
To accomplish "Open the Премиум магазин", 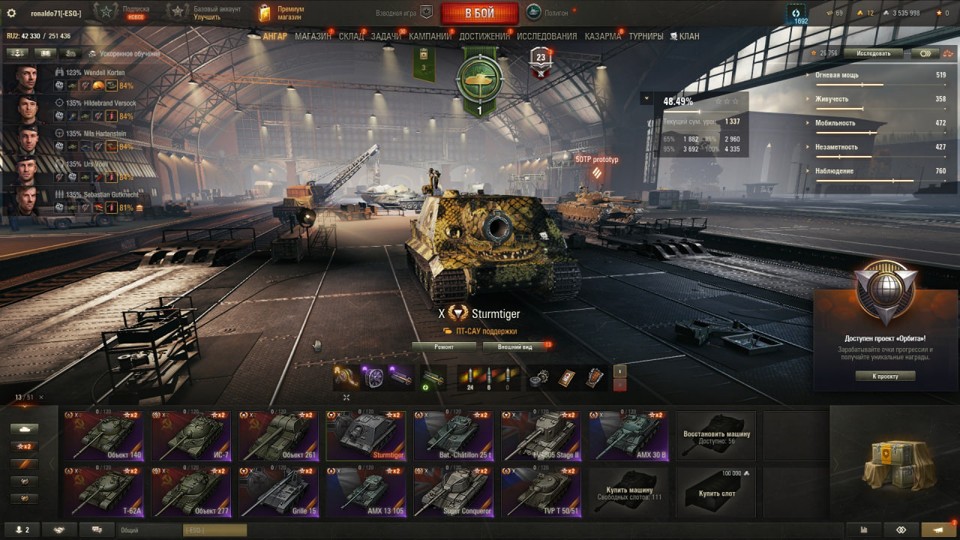I will pos(278,13).
